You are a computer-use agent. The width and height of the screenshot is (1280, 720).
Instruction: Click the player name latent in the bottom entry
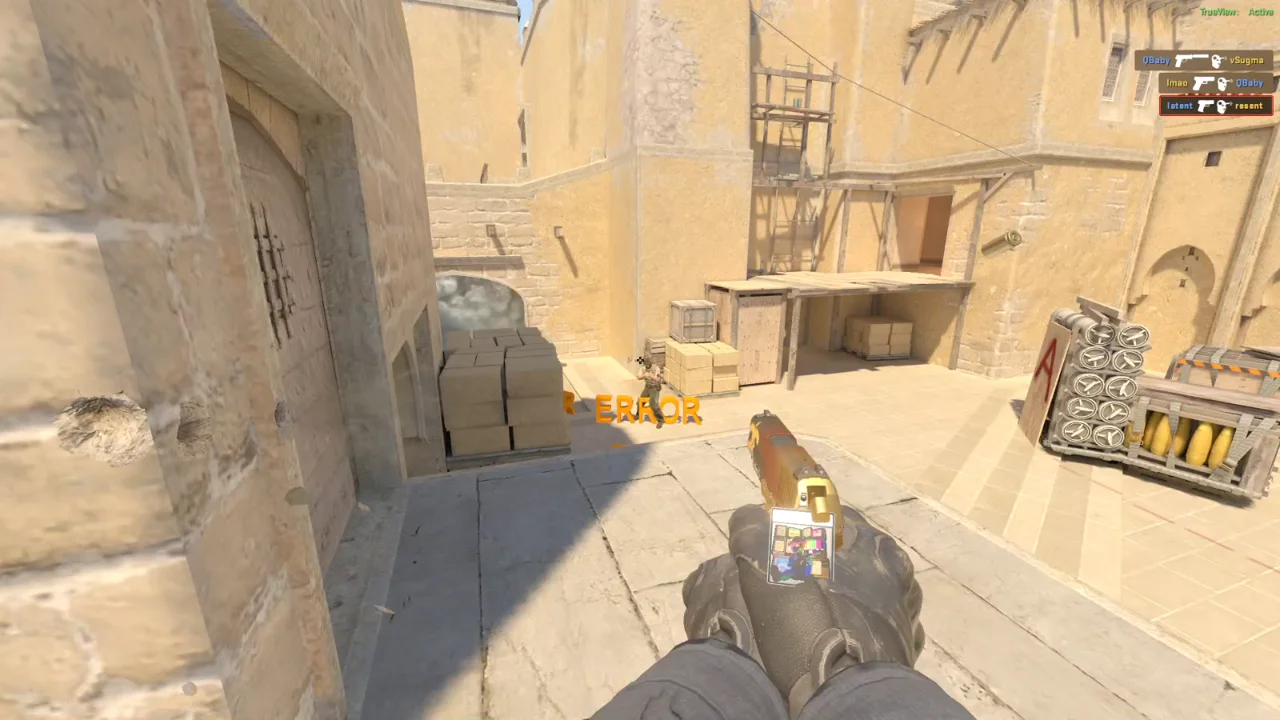pyautogui.click(x=1180, y=105)
